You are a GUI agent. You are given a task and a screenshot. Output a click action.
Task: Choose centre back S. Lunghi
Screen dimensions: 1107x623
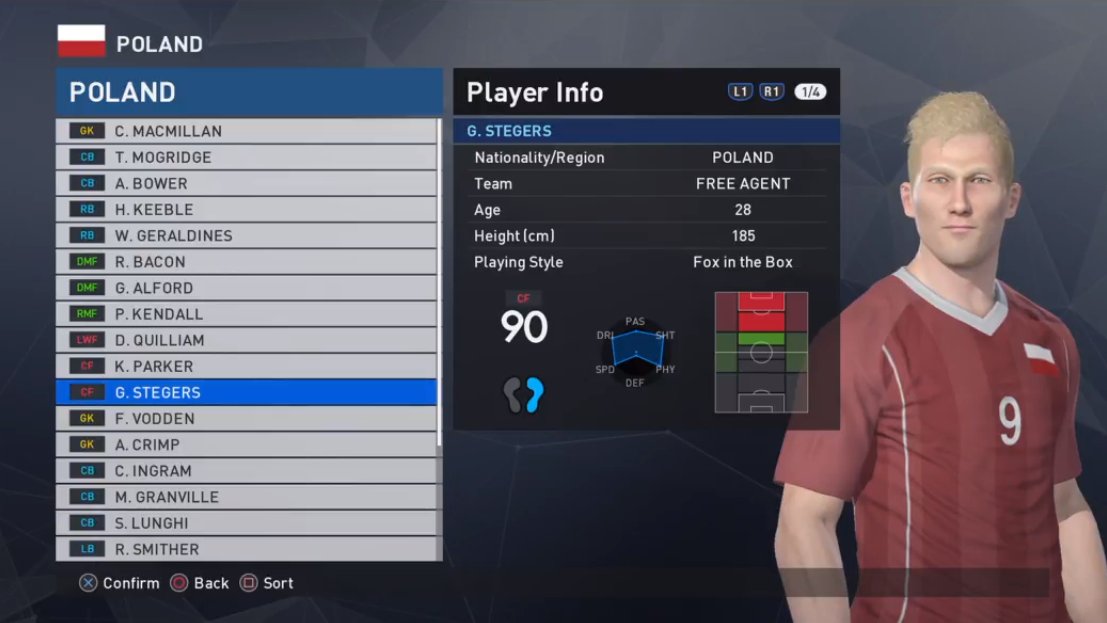coord(246,523)
